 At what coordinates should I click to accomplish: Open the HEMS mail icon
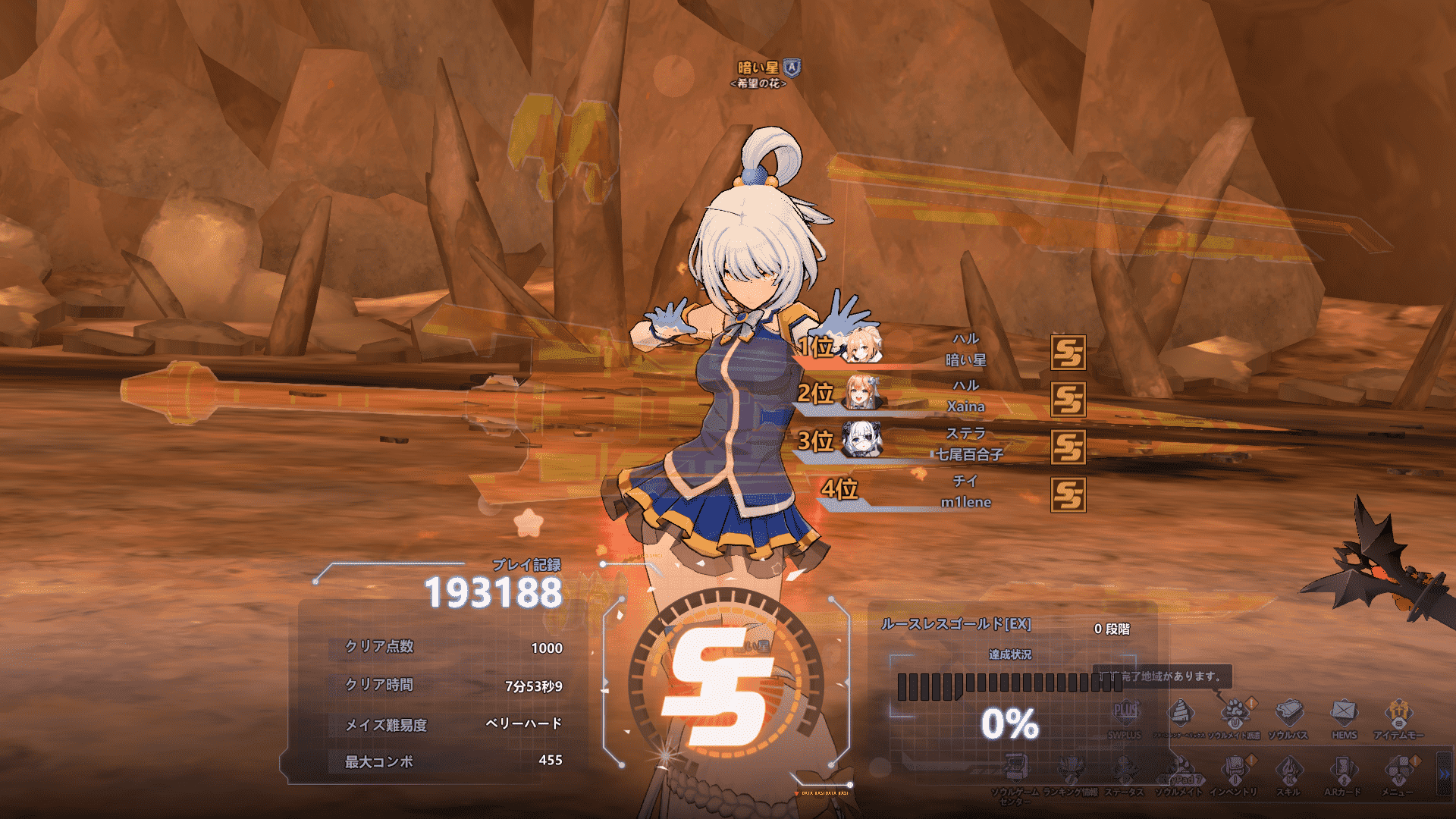1344,714
